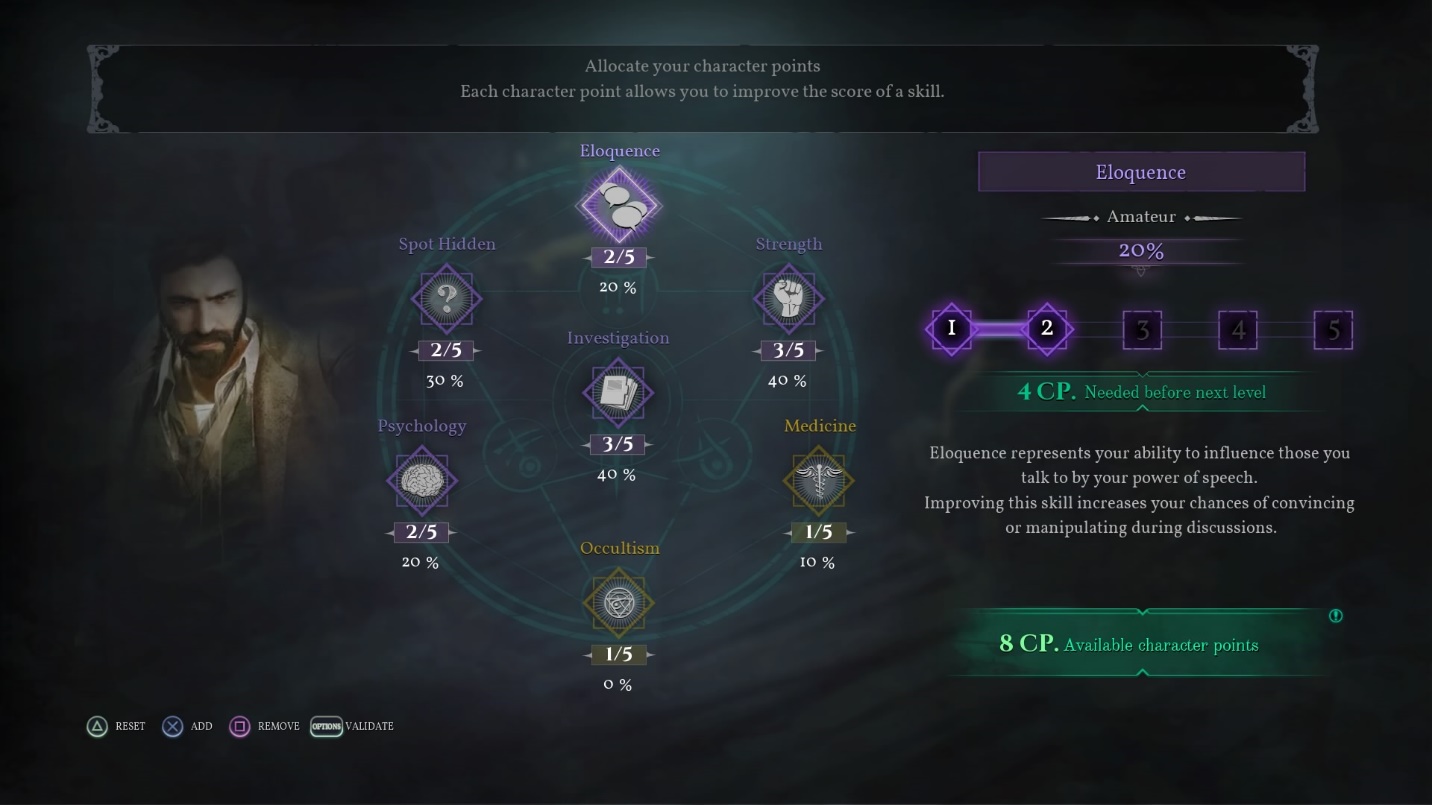Image resolution: width=1432 pixels, height=805 pixels.
Task: Select the Strength fist skill icon
Action: click(788, 298)
